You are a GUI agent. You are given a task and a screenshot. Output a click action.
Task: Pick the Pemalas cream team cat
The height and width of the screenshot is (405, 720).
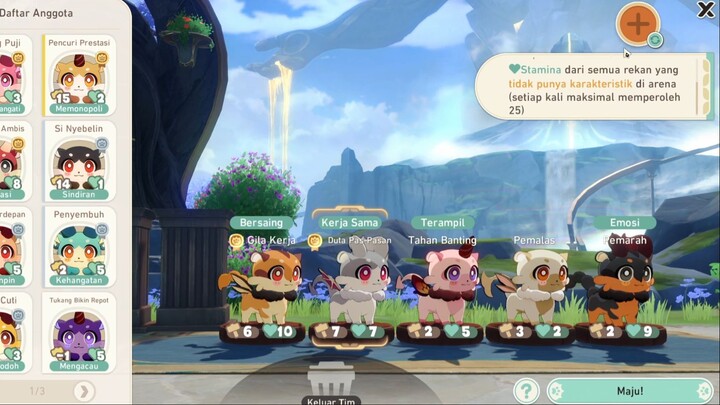533,285
